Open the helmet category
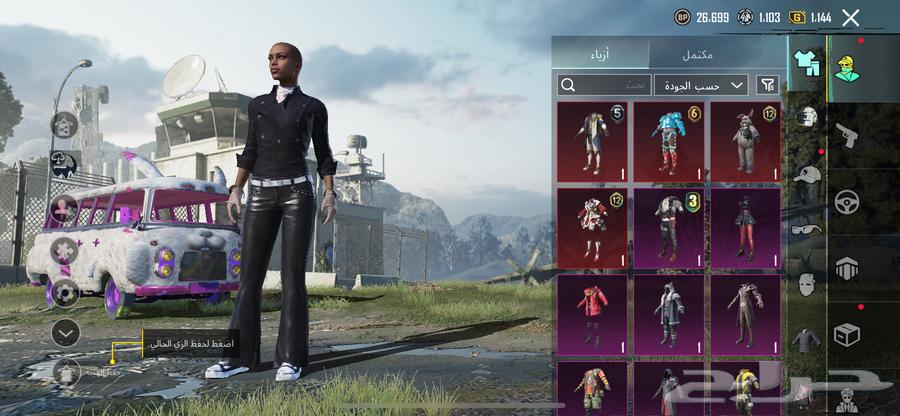 tap(806, 117)
